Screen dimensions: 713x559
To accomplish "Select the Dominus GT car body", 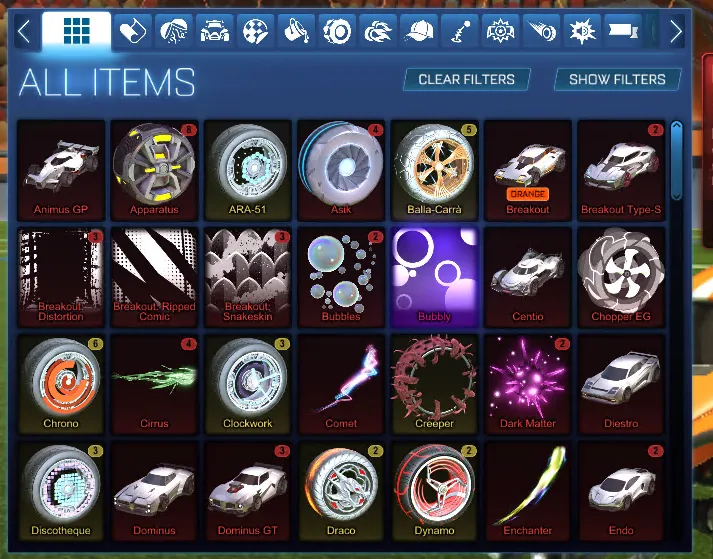I will (x=247, y=490).
